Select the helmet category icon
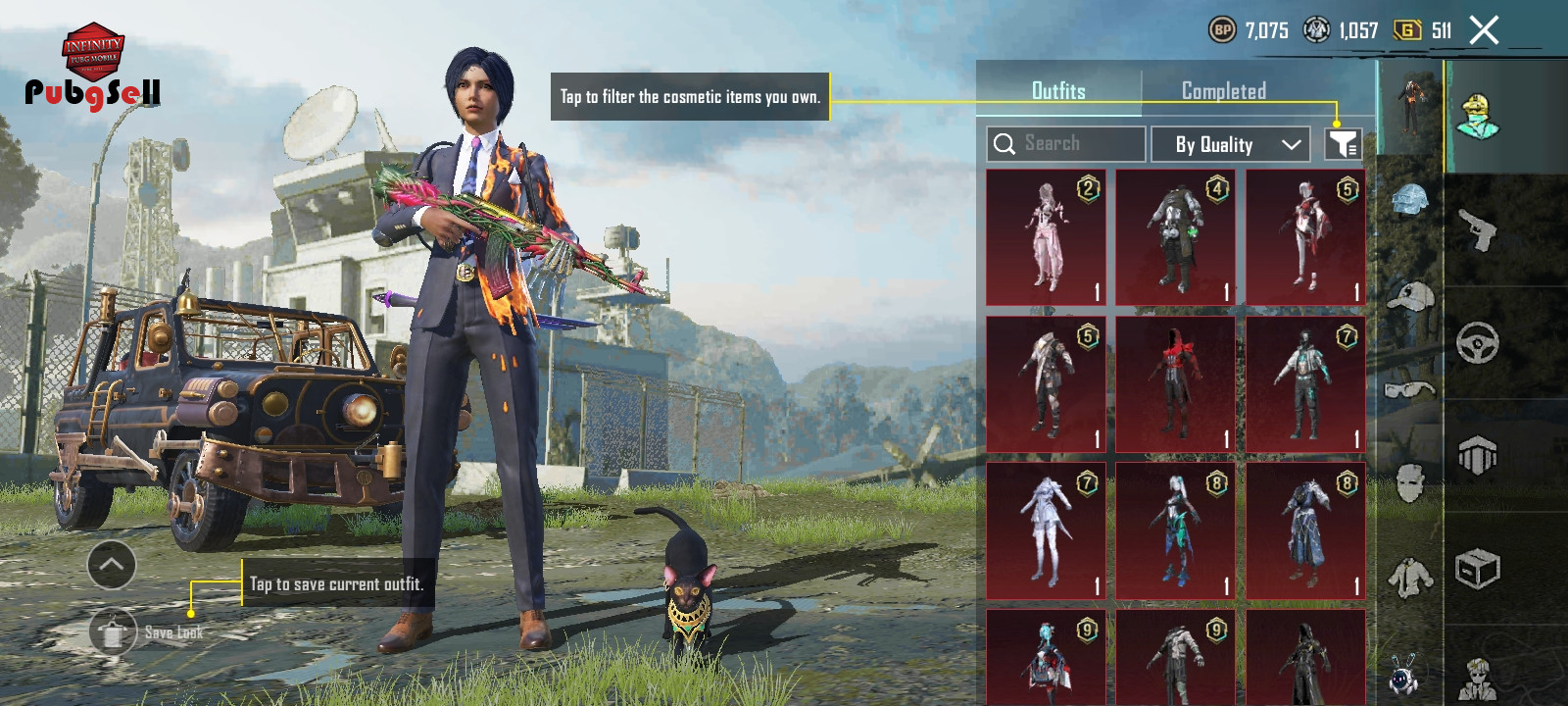This screenshot has width=1568, height=706. click(1410, 200)
